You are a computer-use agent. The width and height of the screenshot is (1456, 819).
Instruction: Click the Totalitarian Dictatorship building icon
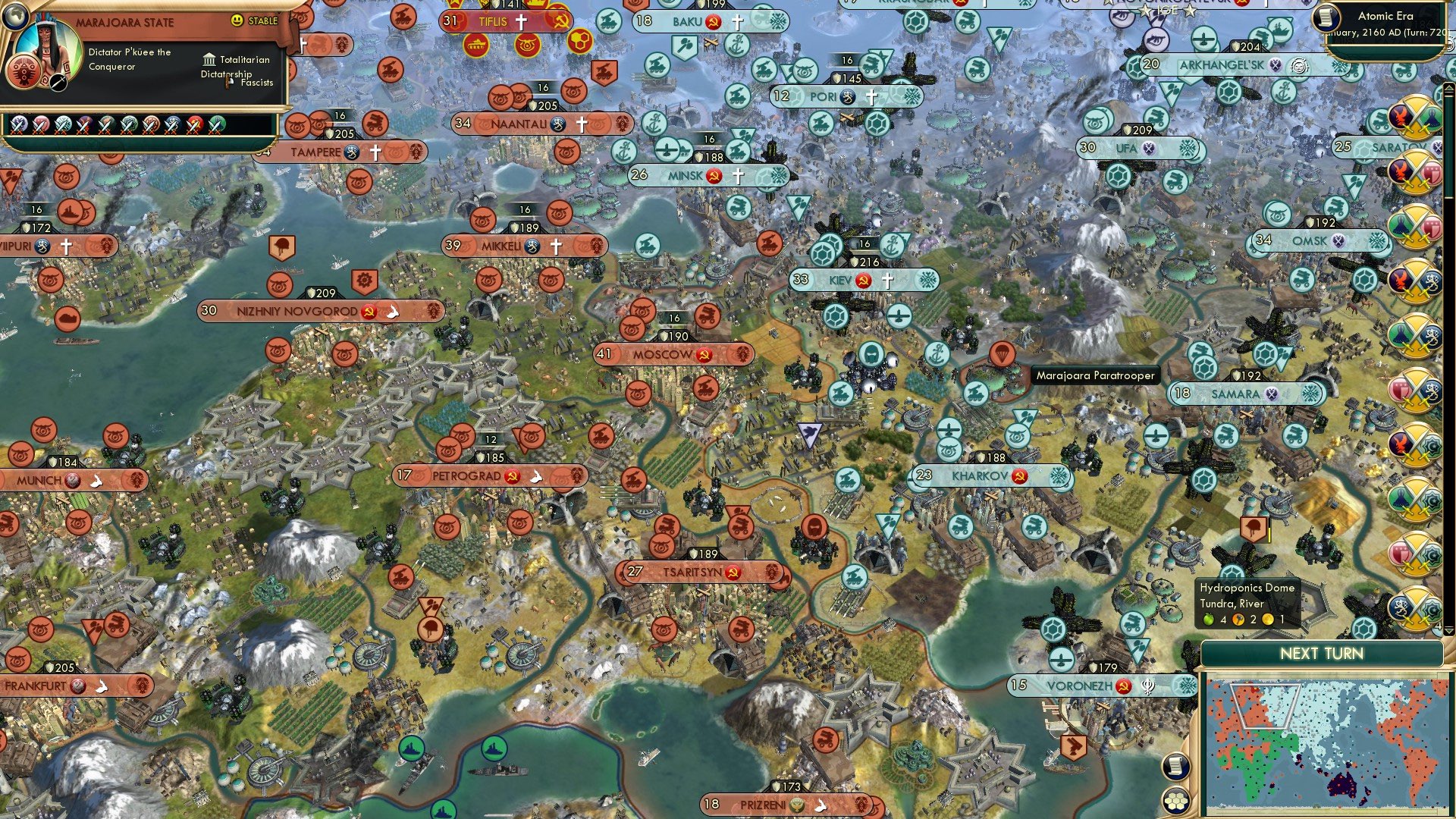pos(210,61)
